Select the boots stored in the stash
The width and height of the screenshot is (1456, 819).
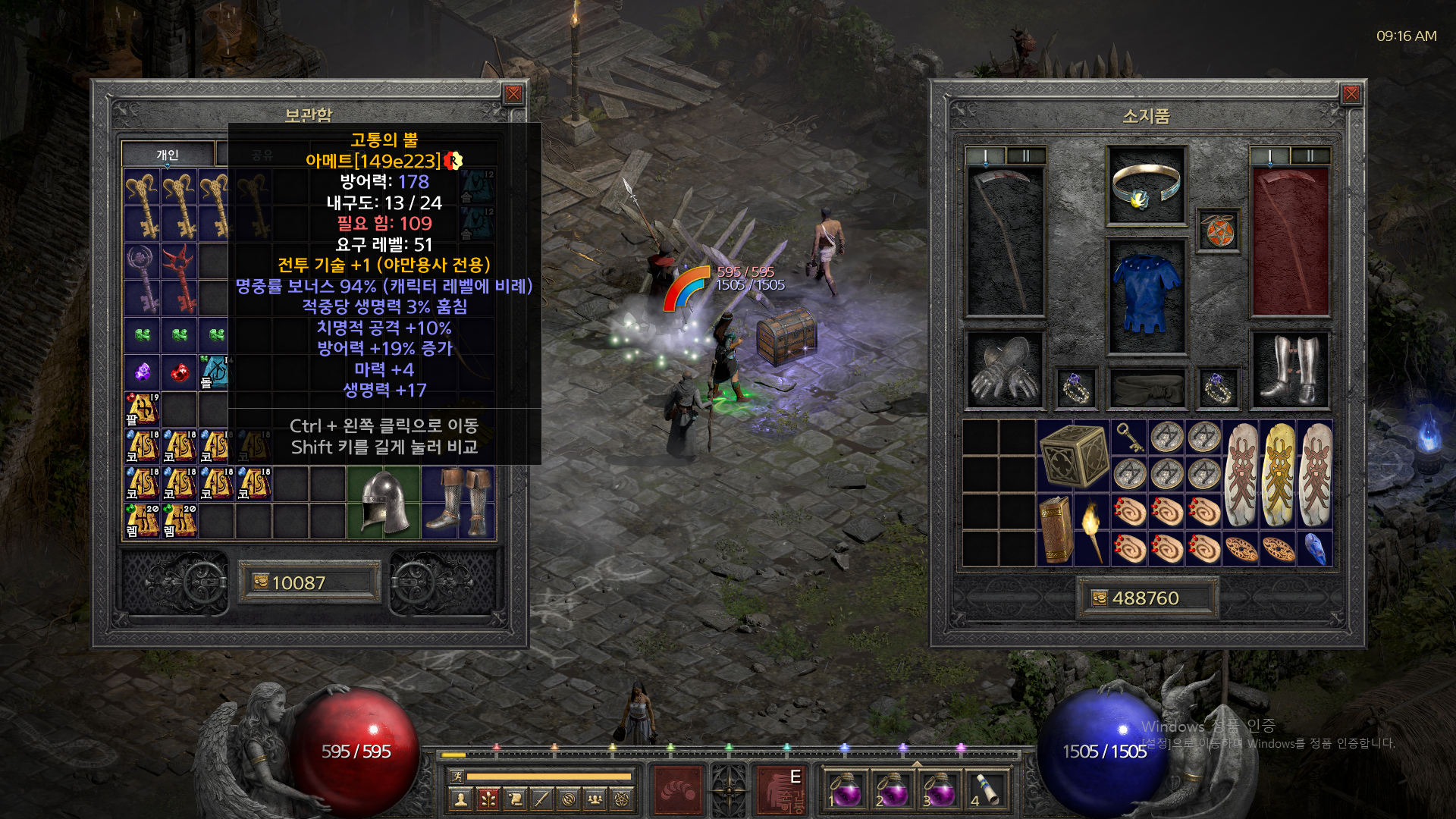tap(458, 503)
